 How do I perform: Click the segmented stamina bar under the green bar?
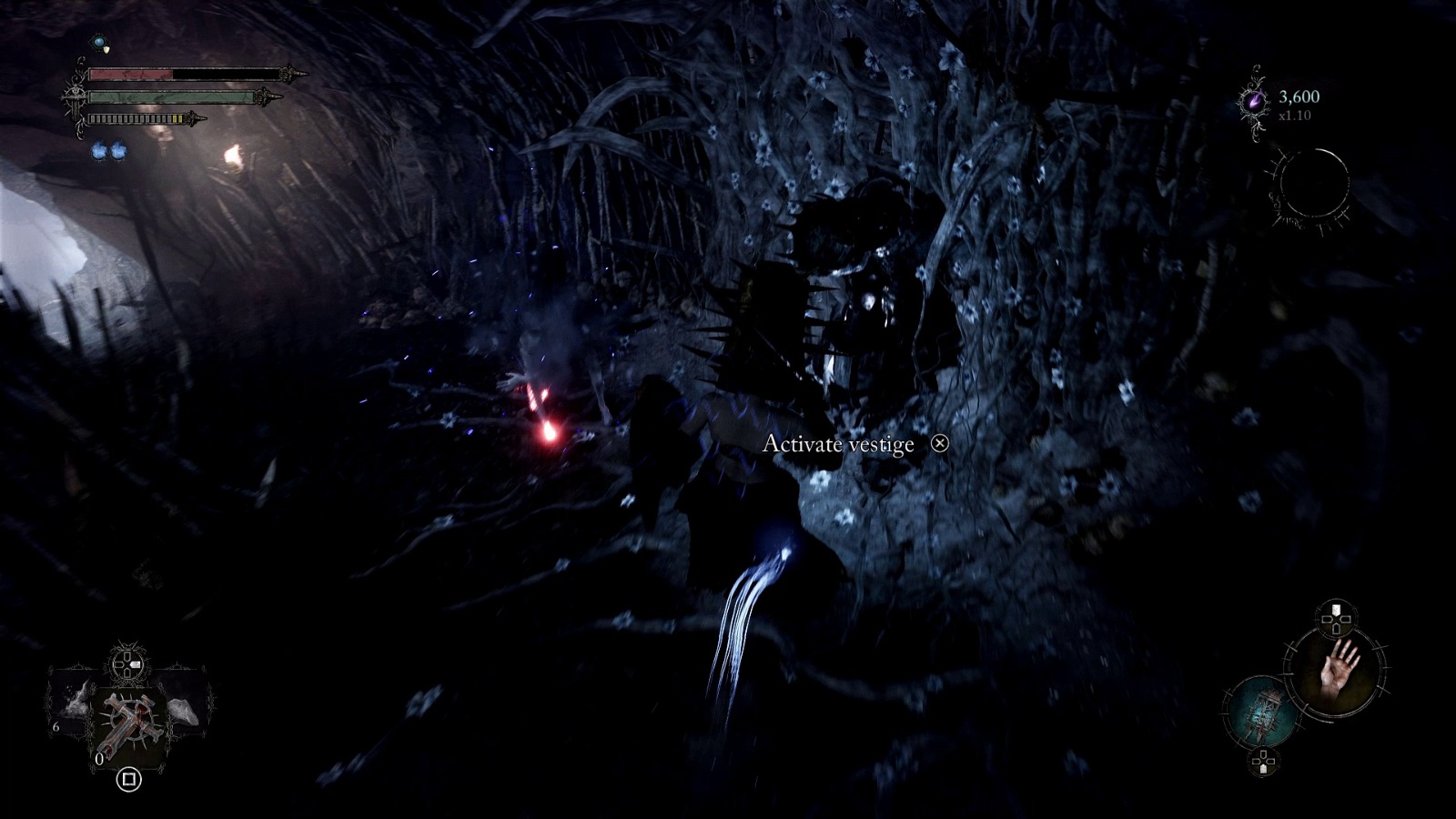point(136,118)
